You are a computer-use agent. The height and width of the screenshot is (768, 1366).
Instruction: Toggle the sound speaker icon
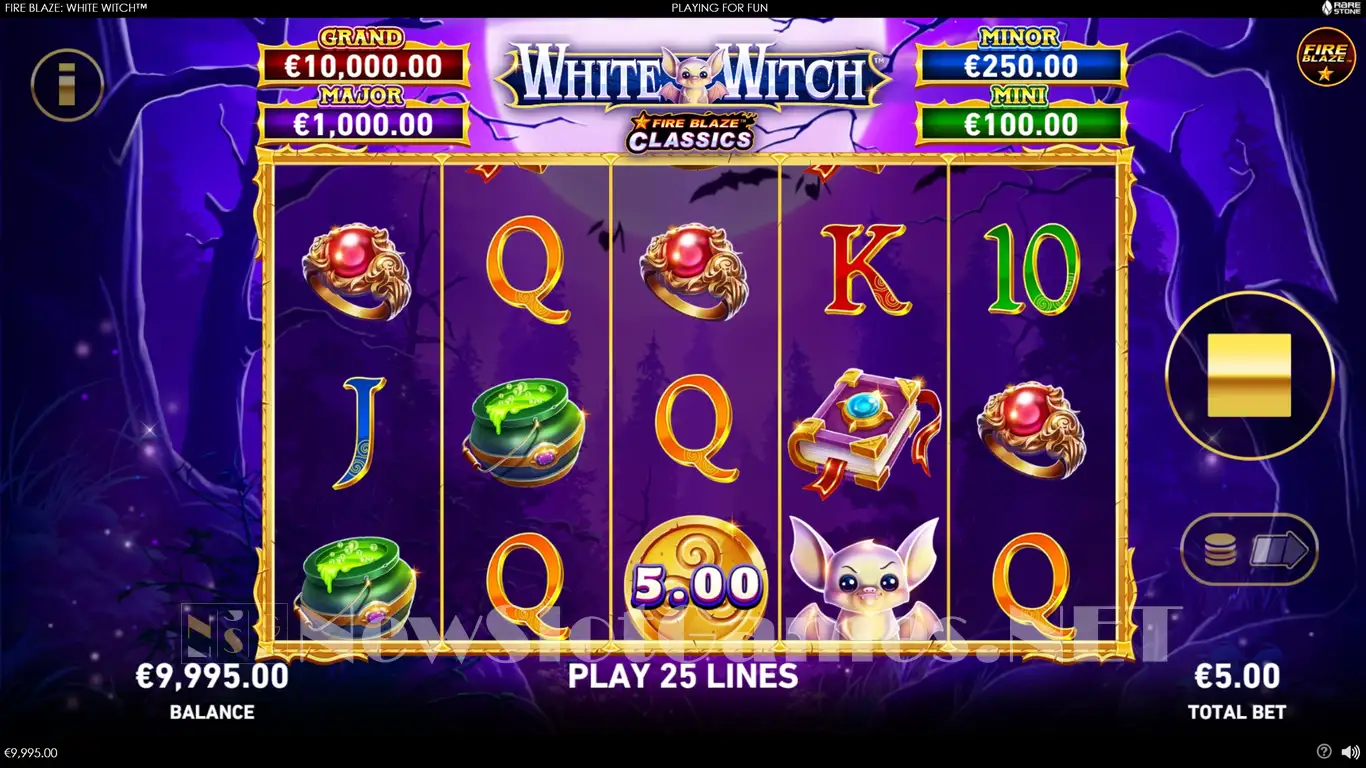click(1349, 751)
